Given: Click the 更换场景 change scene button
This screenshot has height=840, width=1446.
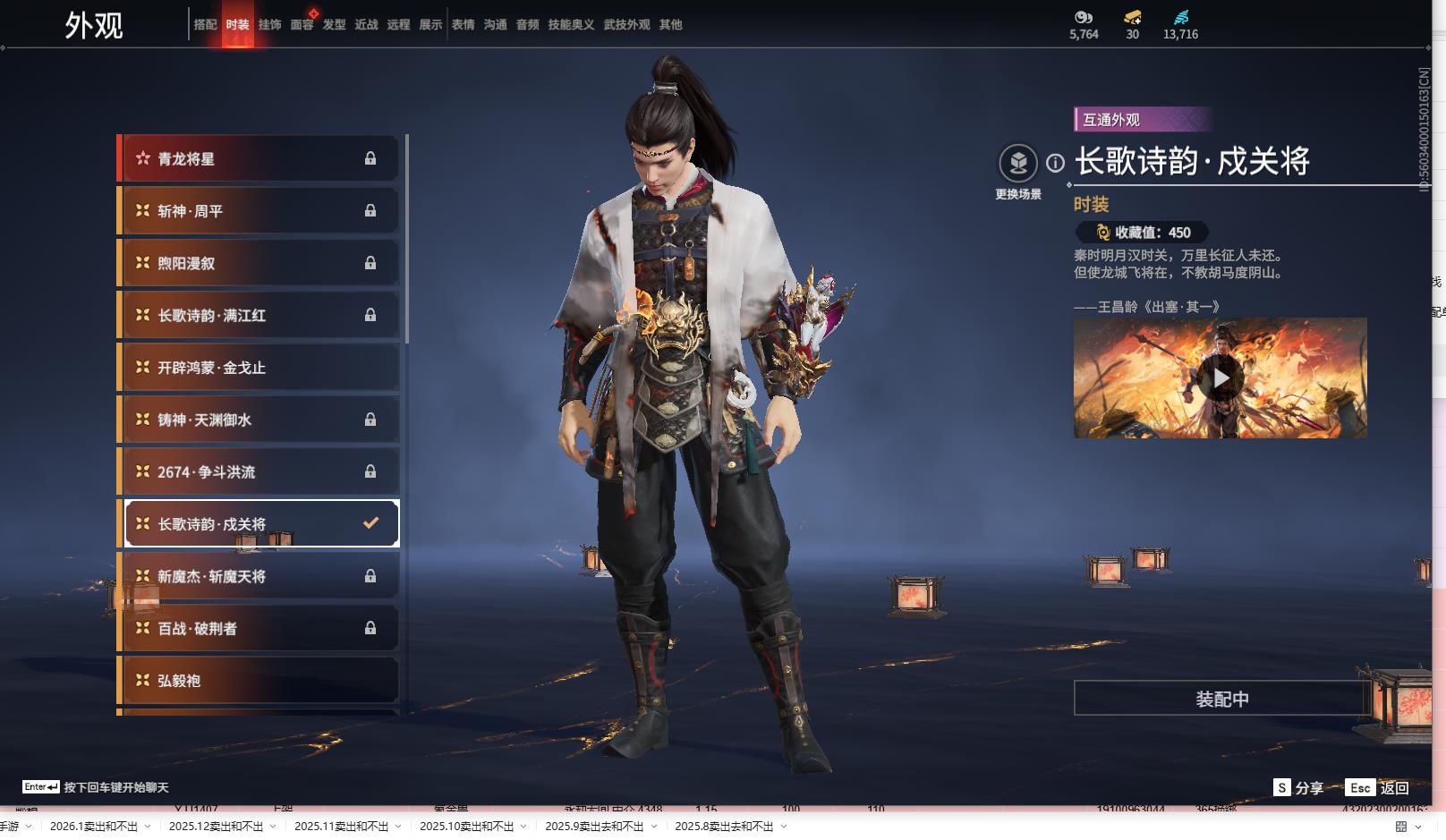Looking at the screenshot, I should (x=1018, y=164).
